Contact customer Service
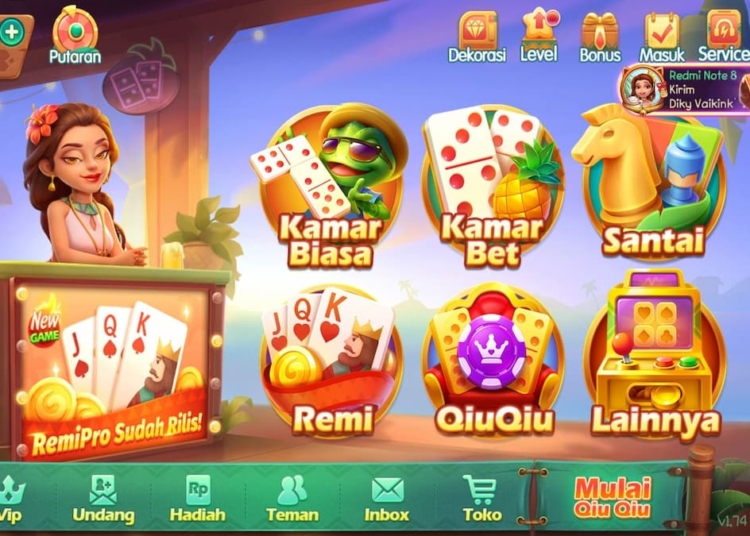This screenshot has width=750, height=536. tap(722, 36)
